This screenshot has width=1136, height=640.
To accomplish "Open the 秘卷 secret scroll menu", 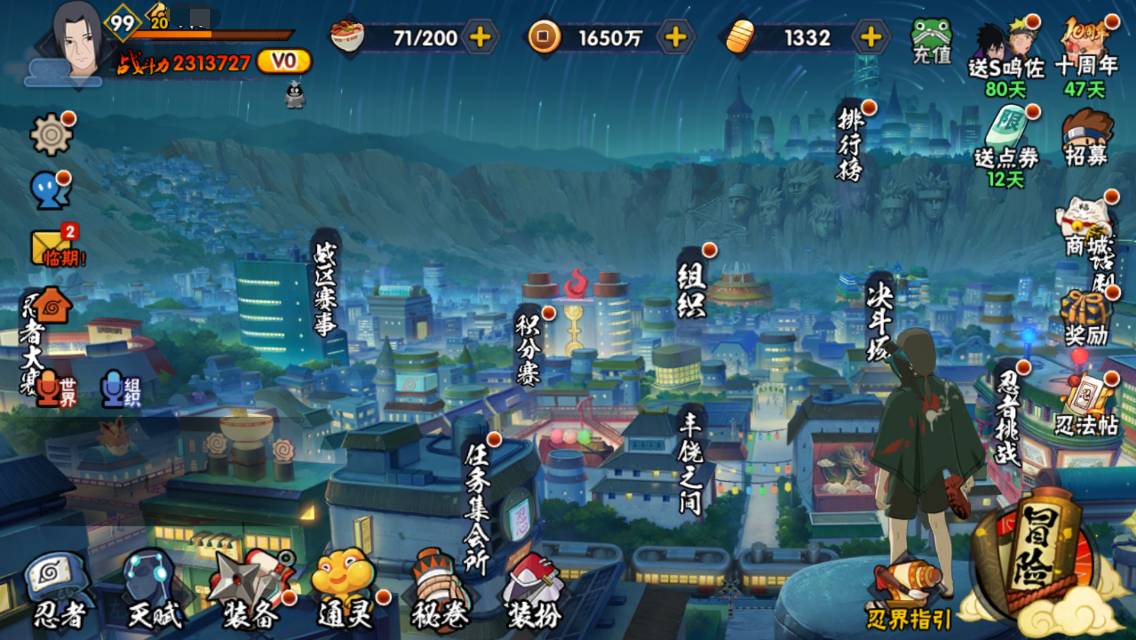I will click(x=435, y=592).
